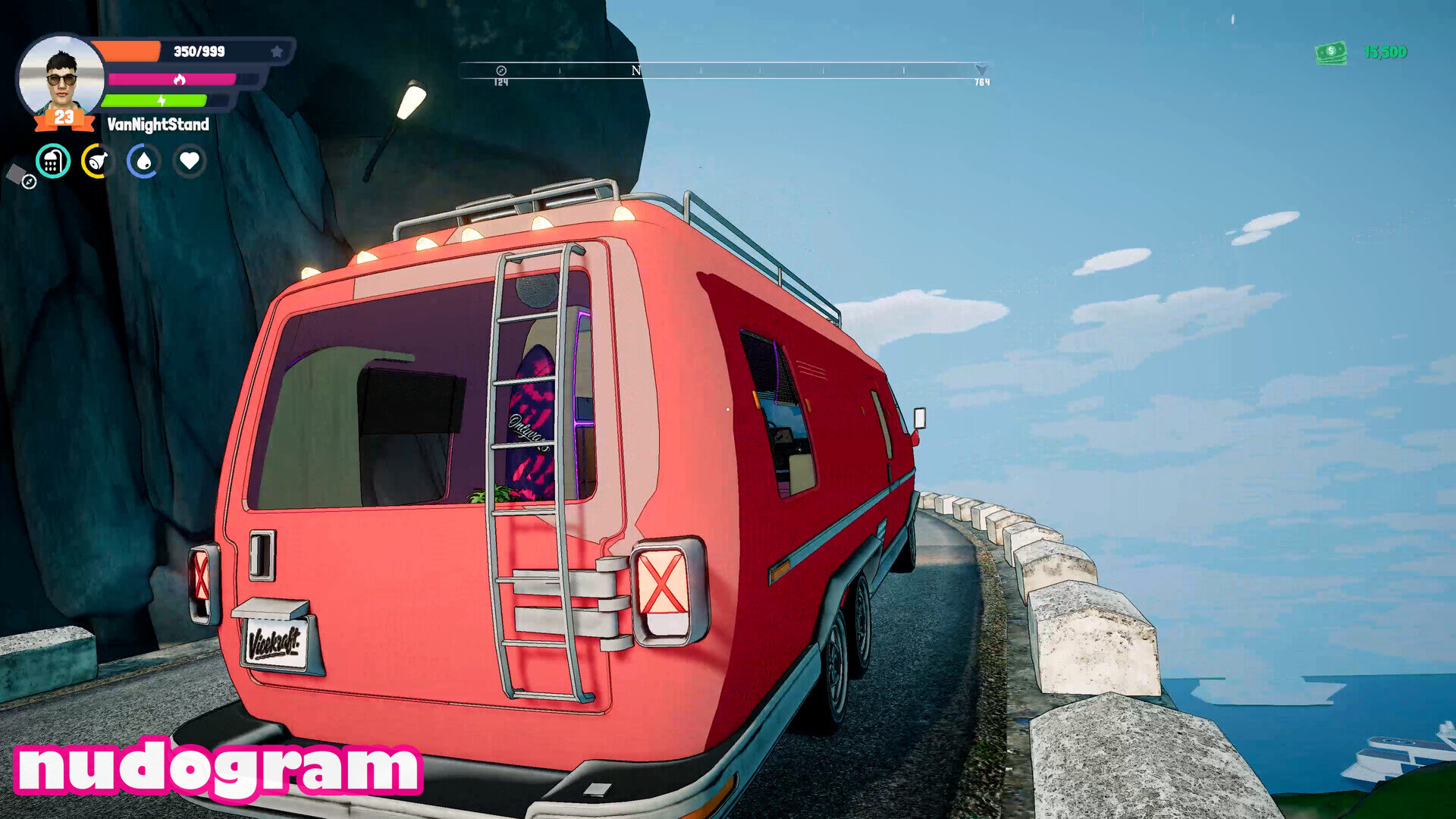Click the star icon on the XP bar

(277, 52)
